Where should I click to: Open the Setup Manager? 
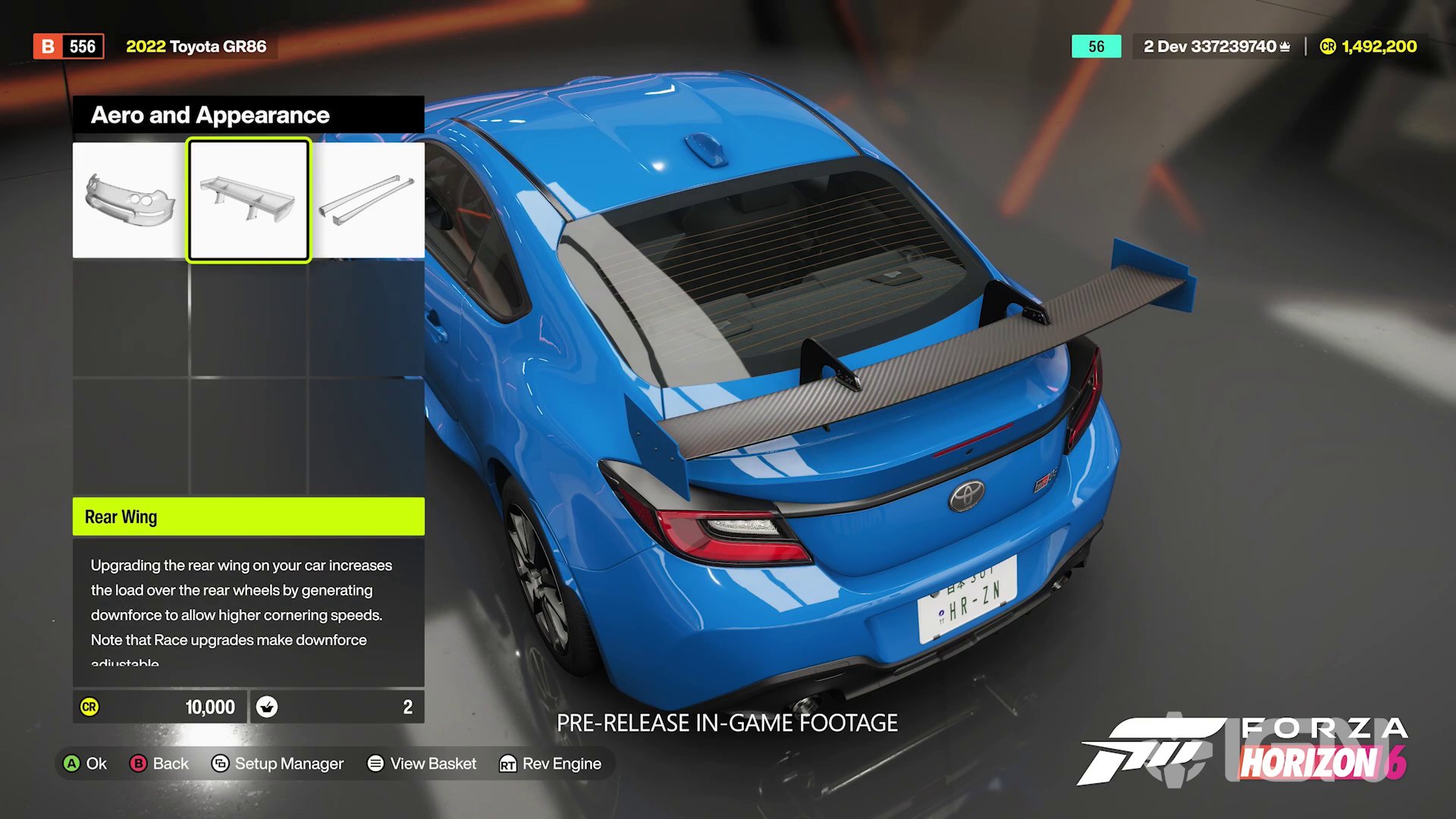[x=278, y=764]
